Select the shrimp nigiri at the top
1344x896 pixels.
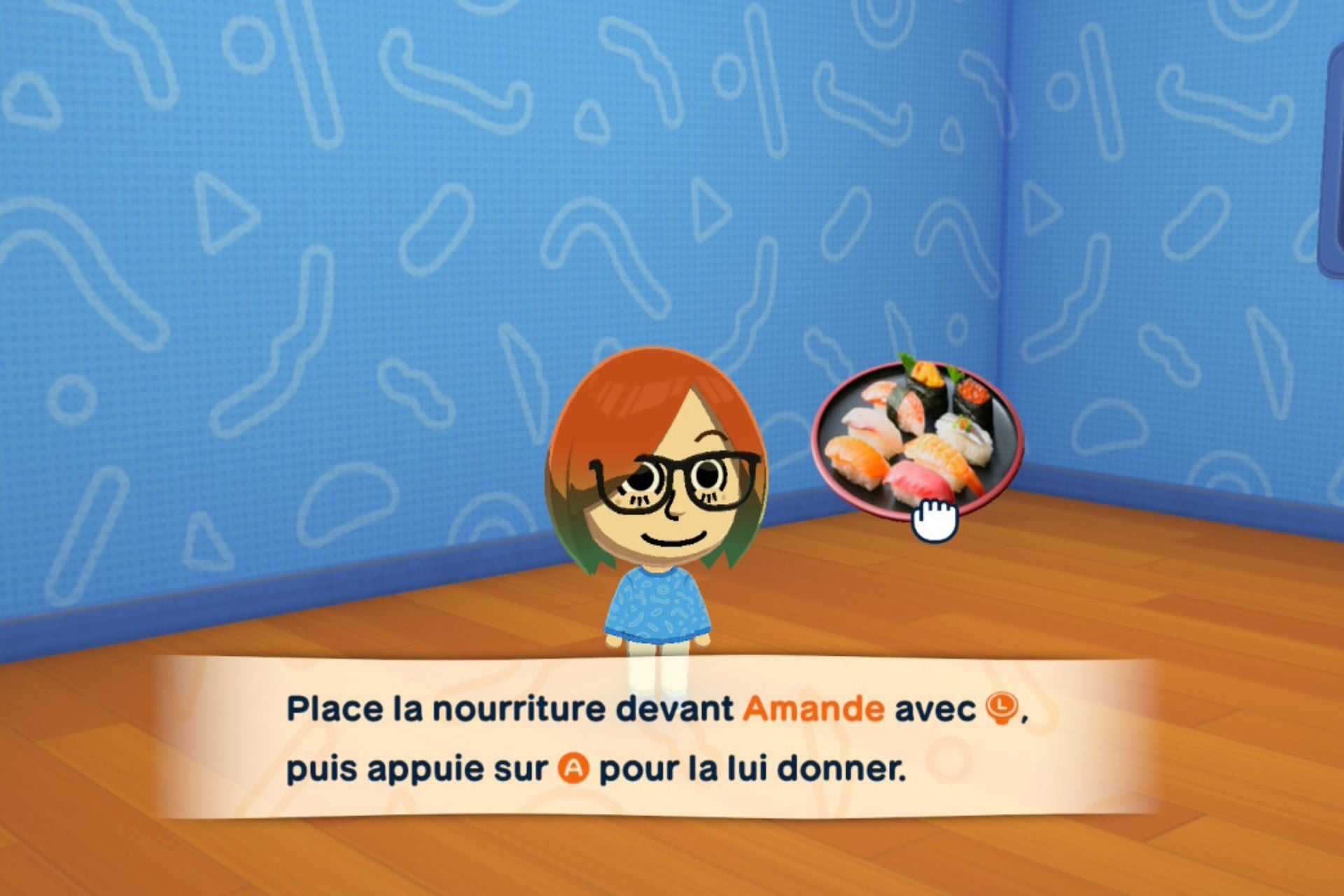click(879, 392)
